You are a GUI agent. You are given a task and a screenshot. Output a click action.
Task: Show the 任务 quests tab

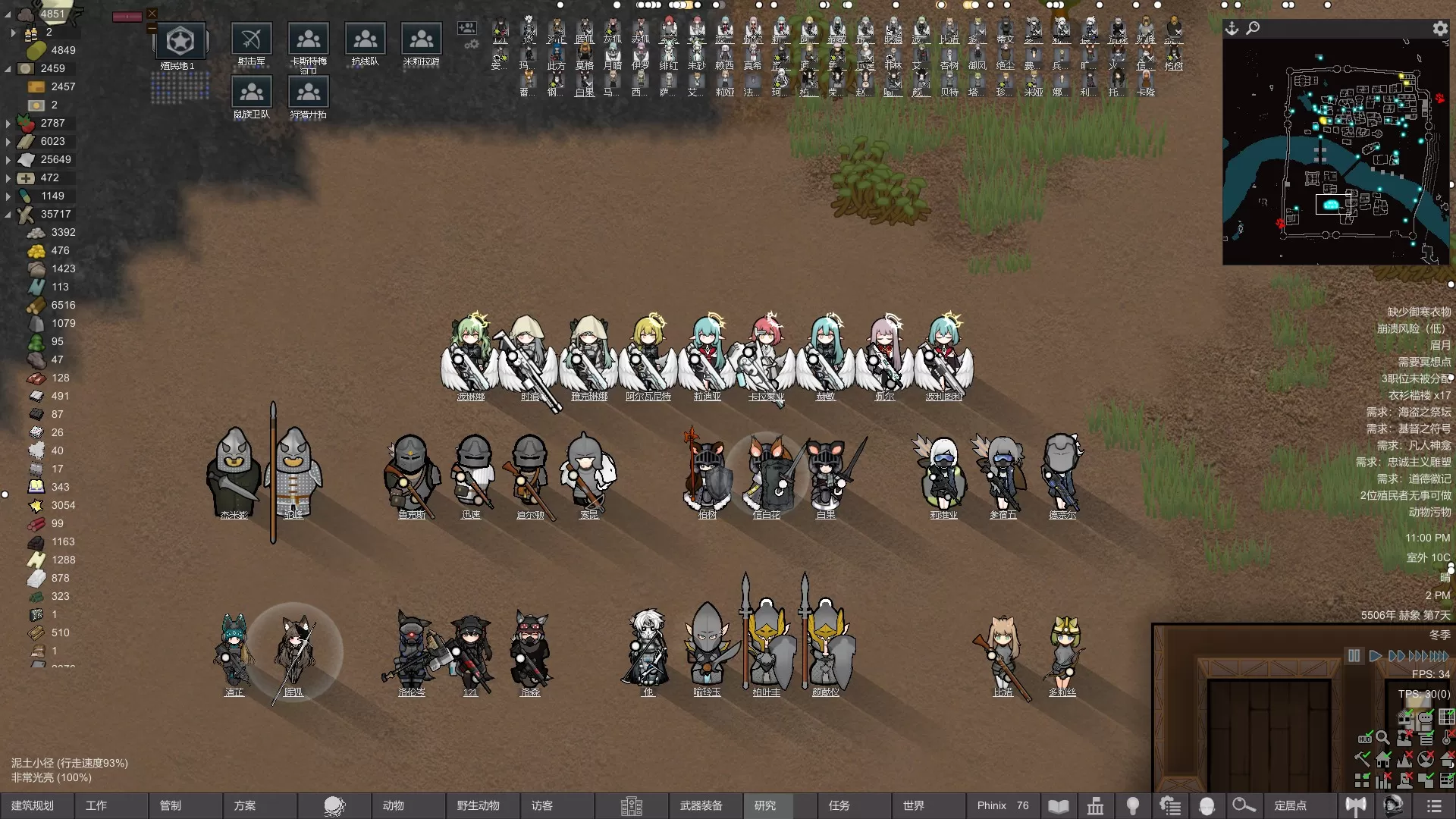839,805
